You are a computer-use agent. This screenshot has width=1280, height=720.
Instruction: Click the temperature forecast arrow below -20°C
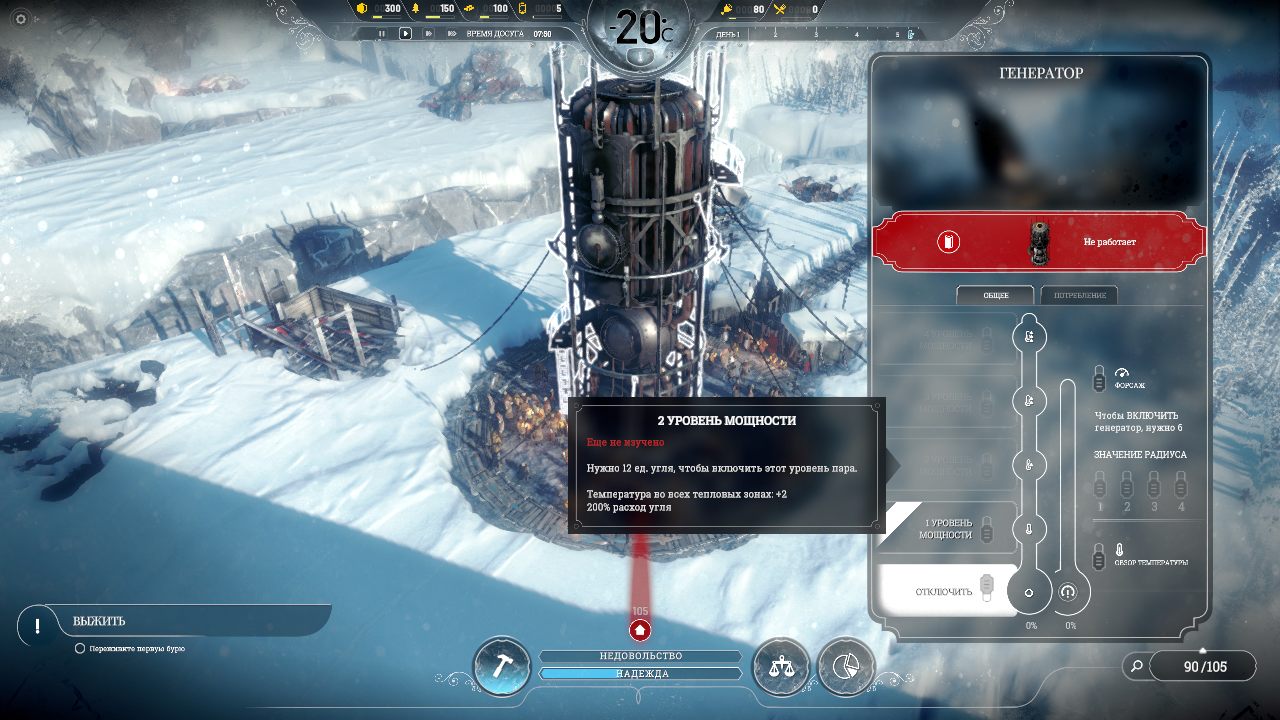pyautogui.click(x=639, y=58)
